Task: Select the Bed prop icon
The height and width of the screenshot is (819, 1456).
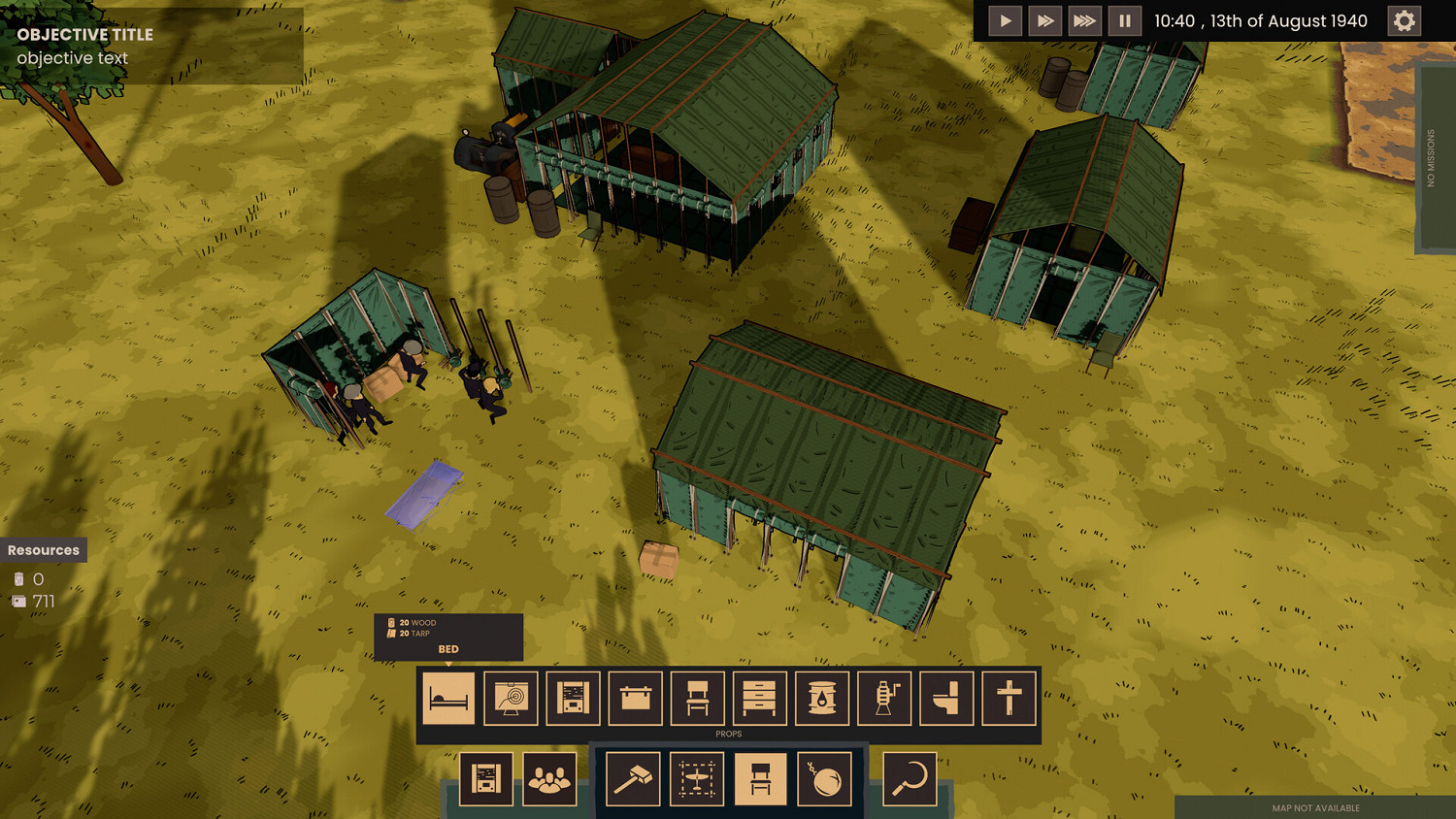Action: coord(448,699)
